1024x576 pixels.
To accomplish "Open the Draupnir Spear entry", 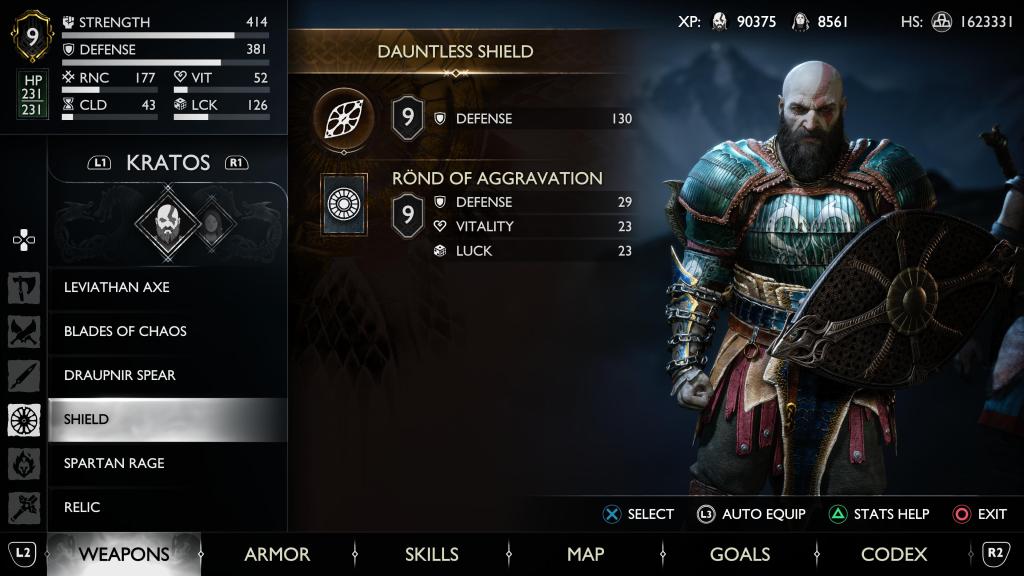I will tap(119, 375).
